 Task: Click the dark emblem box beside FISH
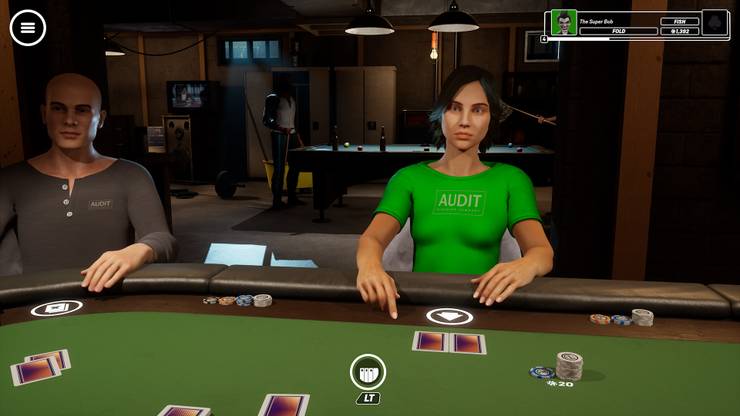pos(715,22)
